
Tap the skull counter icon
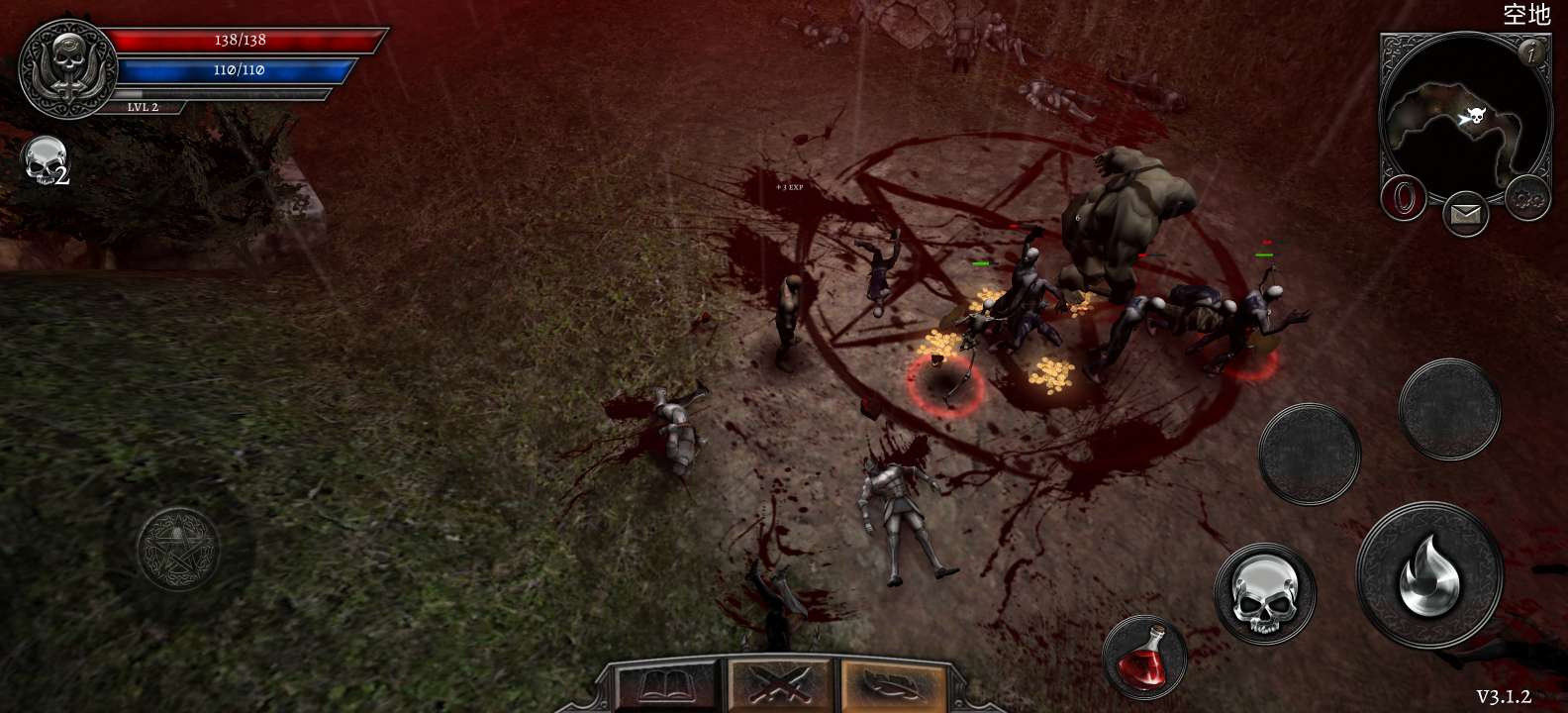(45, 161)
